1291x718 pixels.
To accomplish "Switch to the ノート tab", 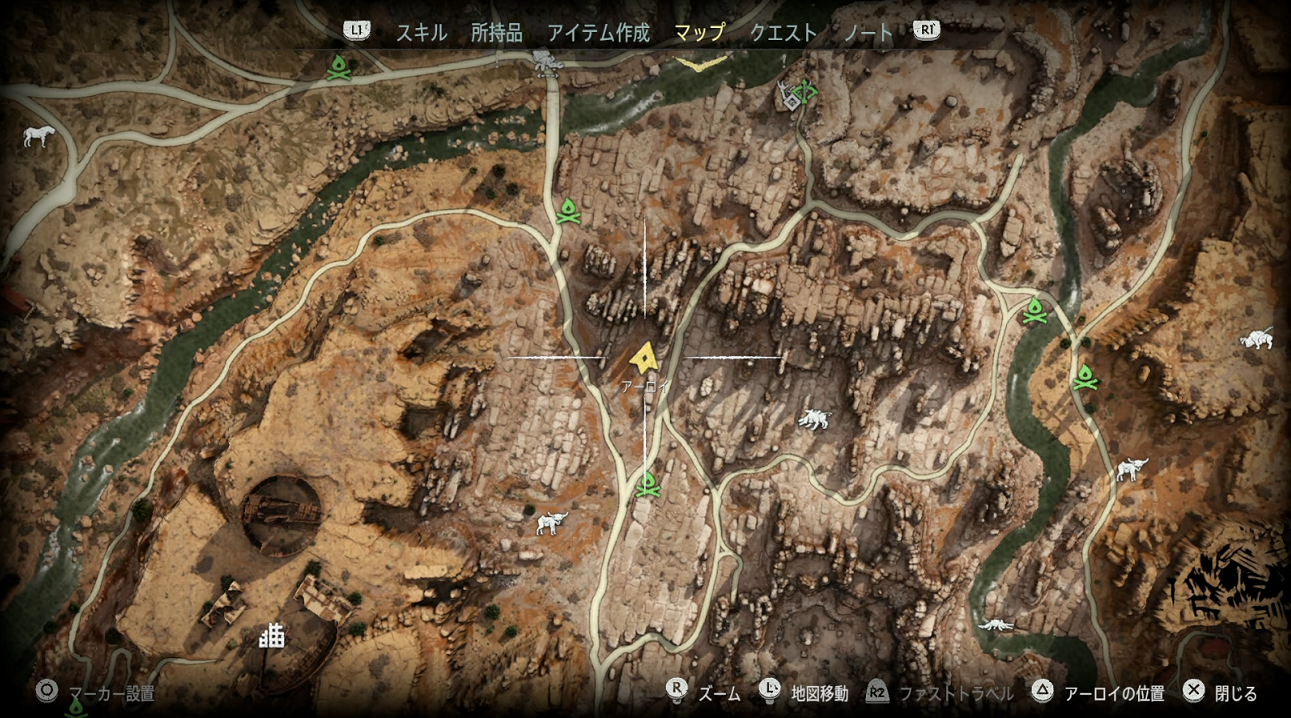I will click(868, 33).
